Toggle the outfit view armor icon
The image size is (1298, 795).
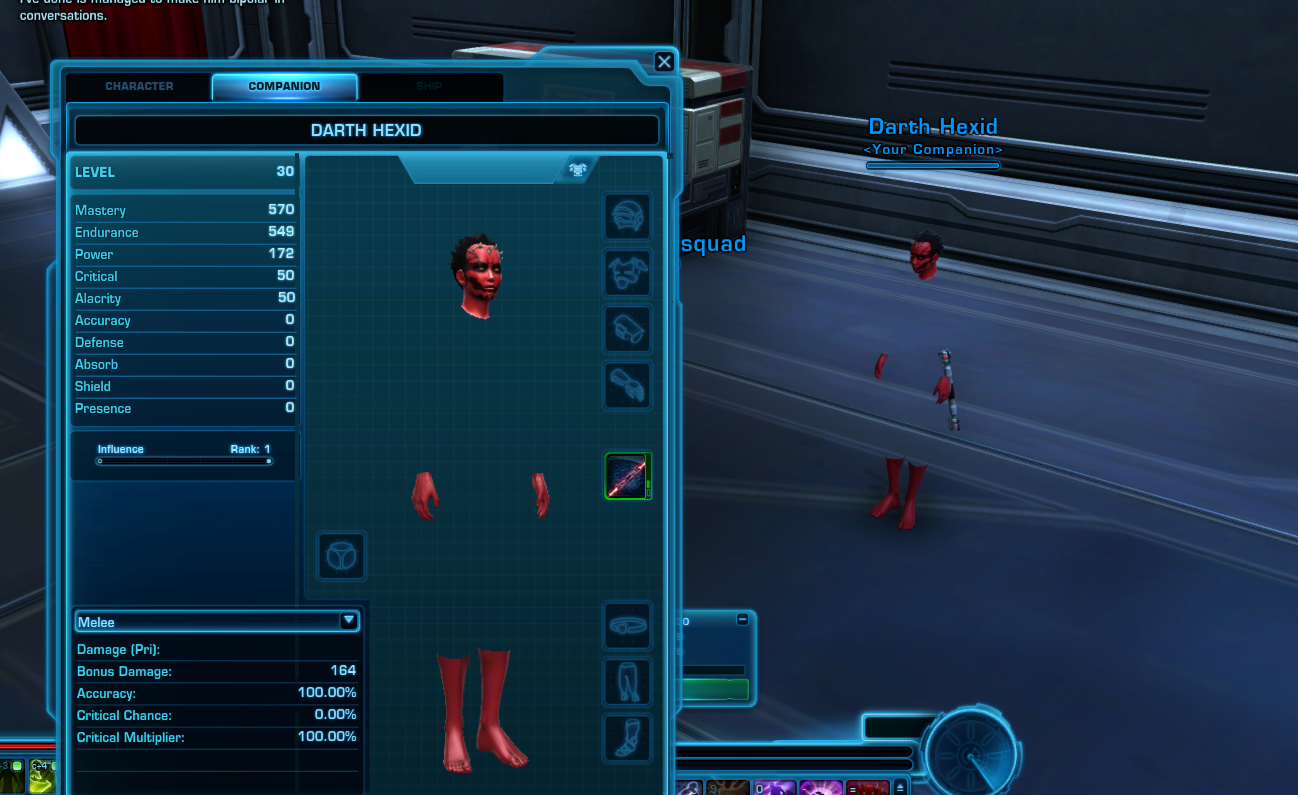(x=577, y=169)
